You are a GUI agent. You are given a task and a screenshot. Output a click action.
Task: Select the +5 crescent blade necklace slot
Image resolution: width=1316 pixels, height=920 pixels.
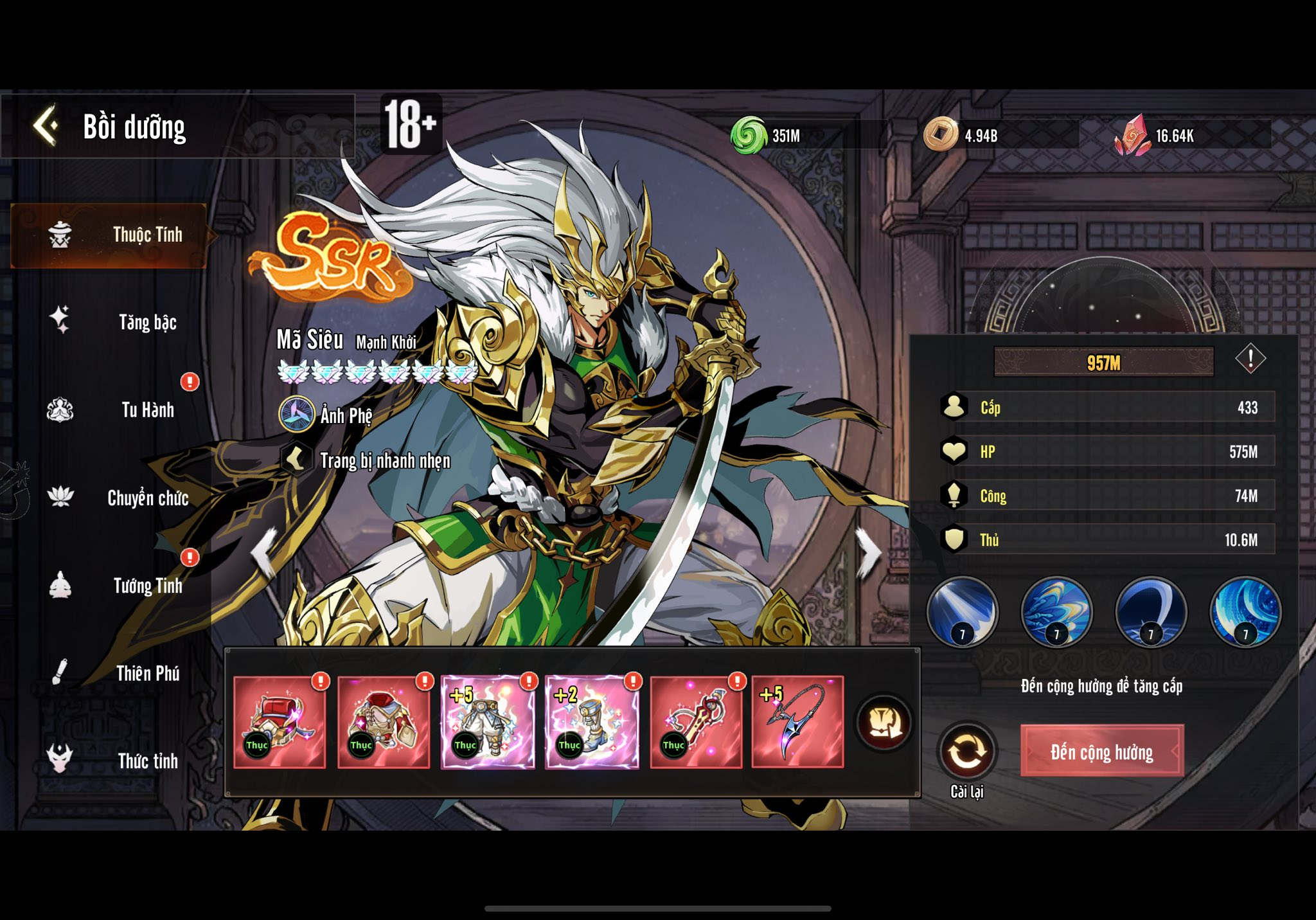(x=797, y=722)
